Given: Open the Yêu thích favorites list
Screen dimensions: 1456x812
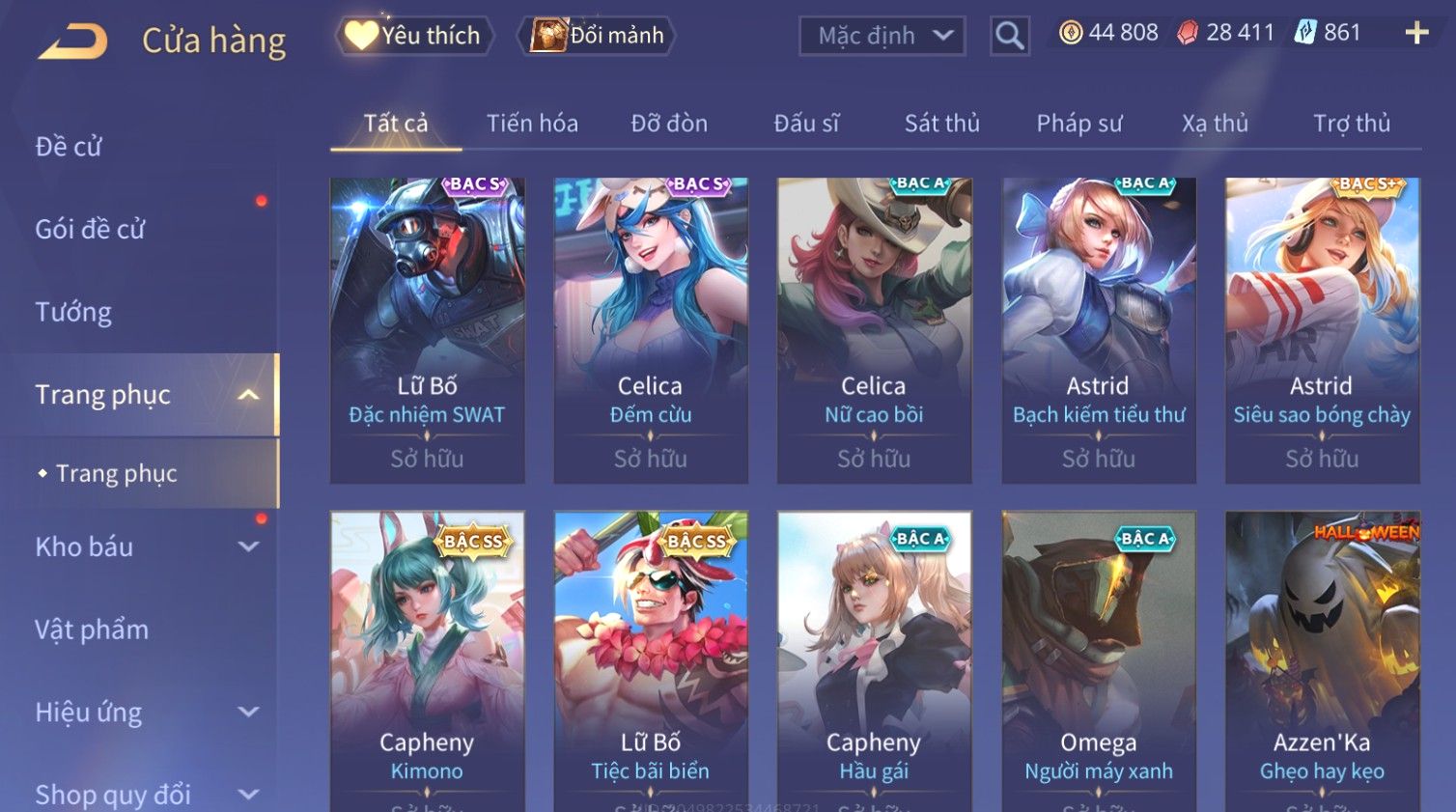Looking at the screenshot, I should 415,36.
